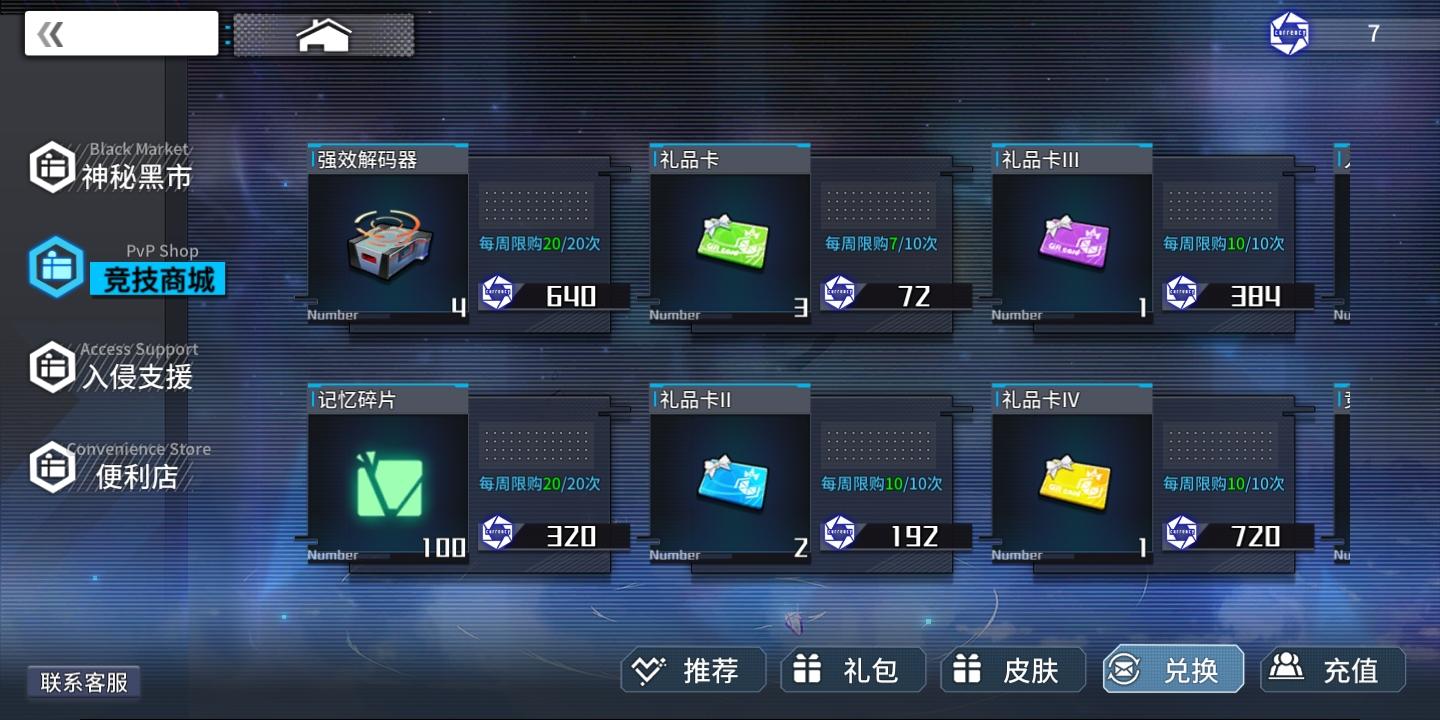Click the 联系客服 customer service button
The width and height of the screenshot is (1440, 720).
coord(84,681)
